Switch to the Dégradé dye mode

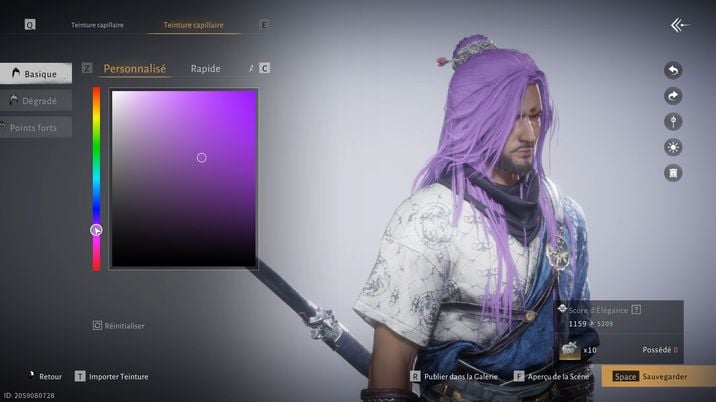point(36,101)
